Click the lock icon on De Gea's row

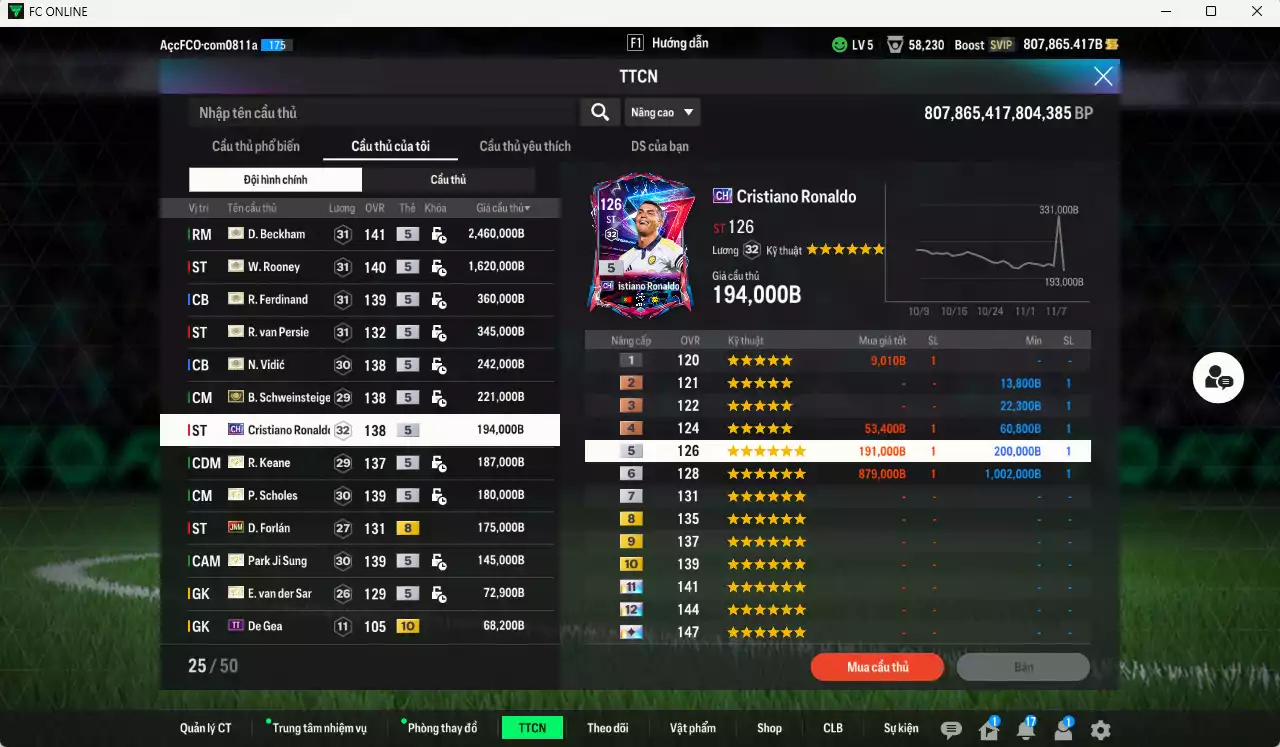coord(437,625)
